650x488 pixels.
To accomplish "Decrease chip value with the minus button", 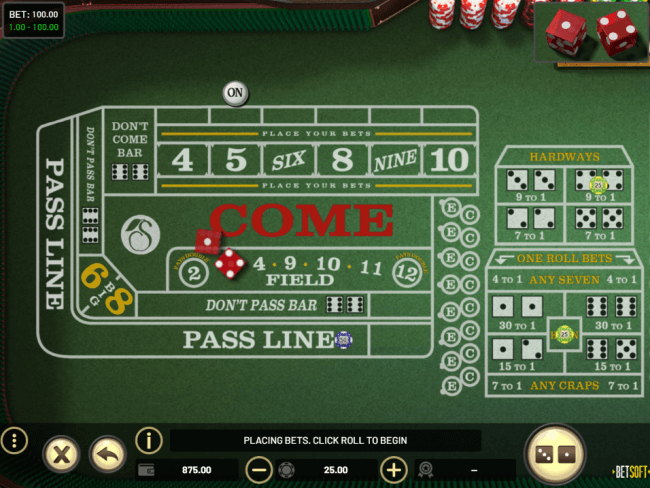I will (x=258, y=469).
